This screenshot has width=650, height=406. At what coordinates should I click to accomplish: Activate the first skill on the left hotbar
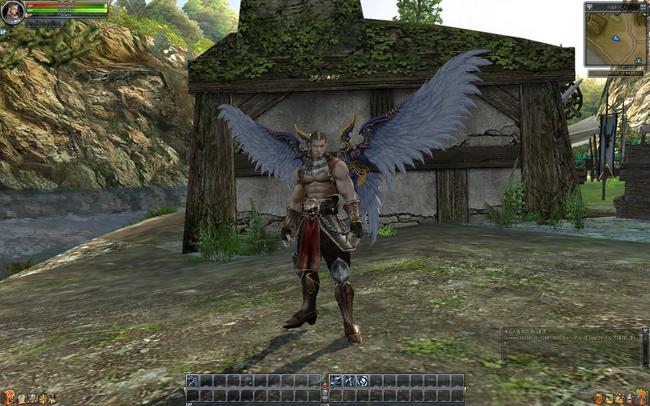193,381
